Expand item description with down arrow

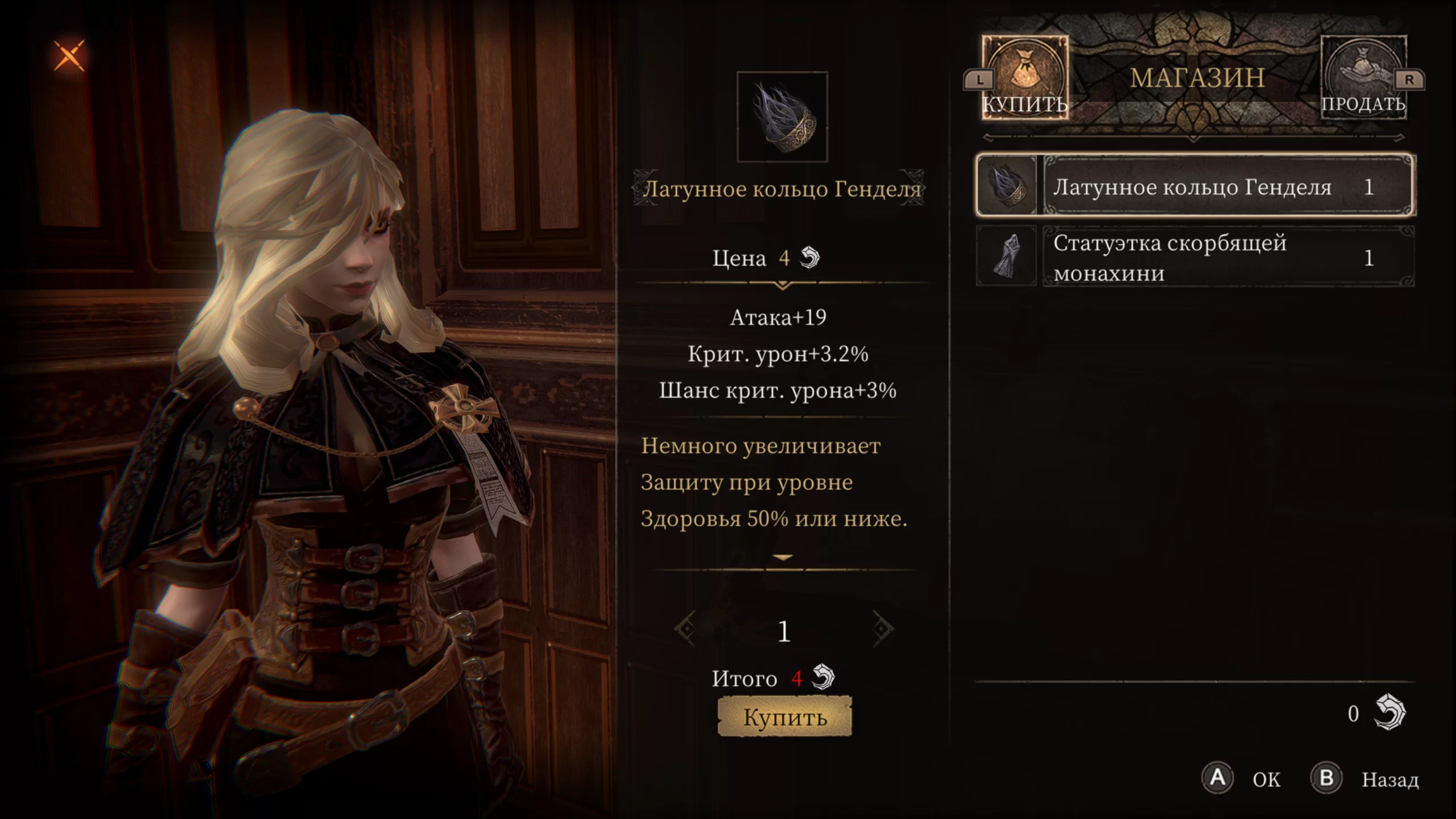coord(783,558)
